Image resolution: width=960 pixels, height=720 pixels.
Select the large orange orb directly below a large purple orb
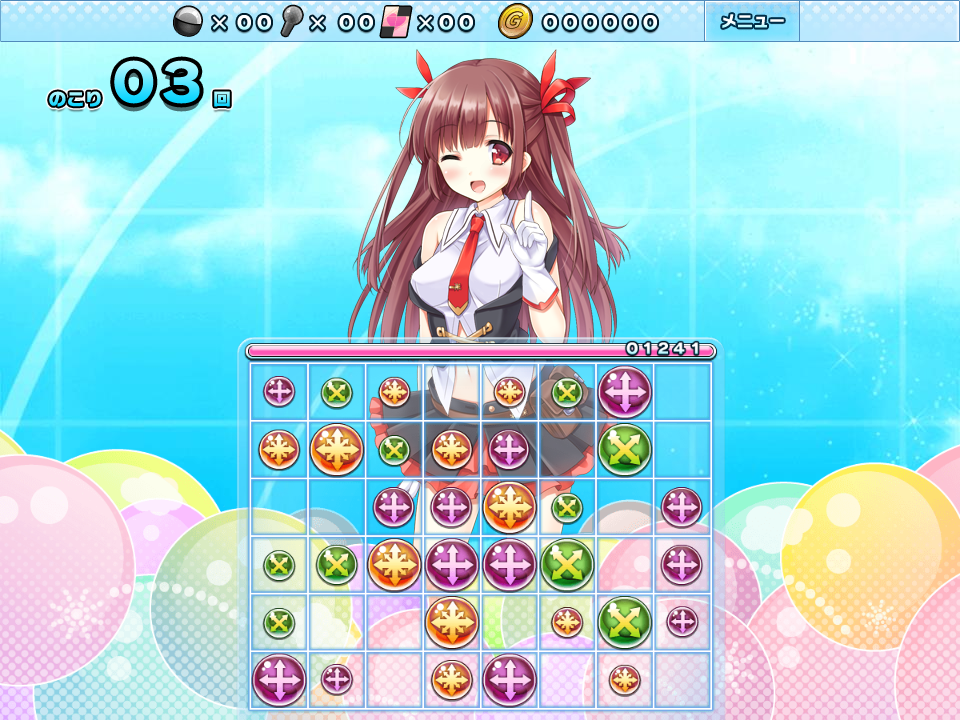[452, 622]
